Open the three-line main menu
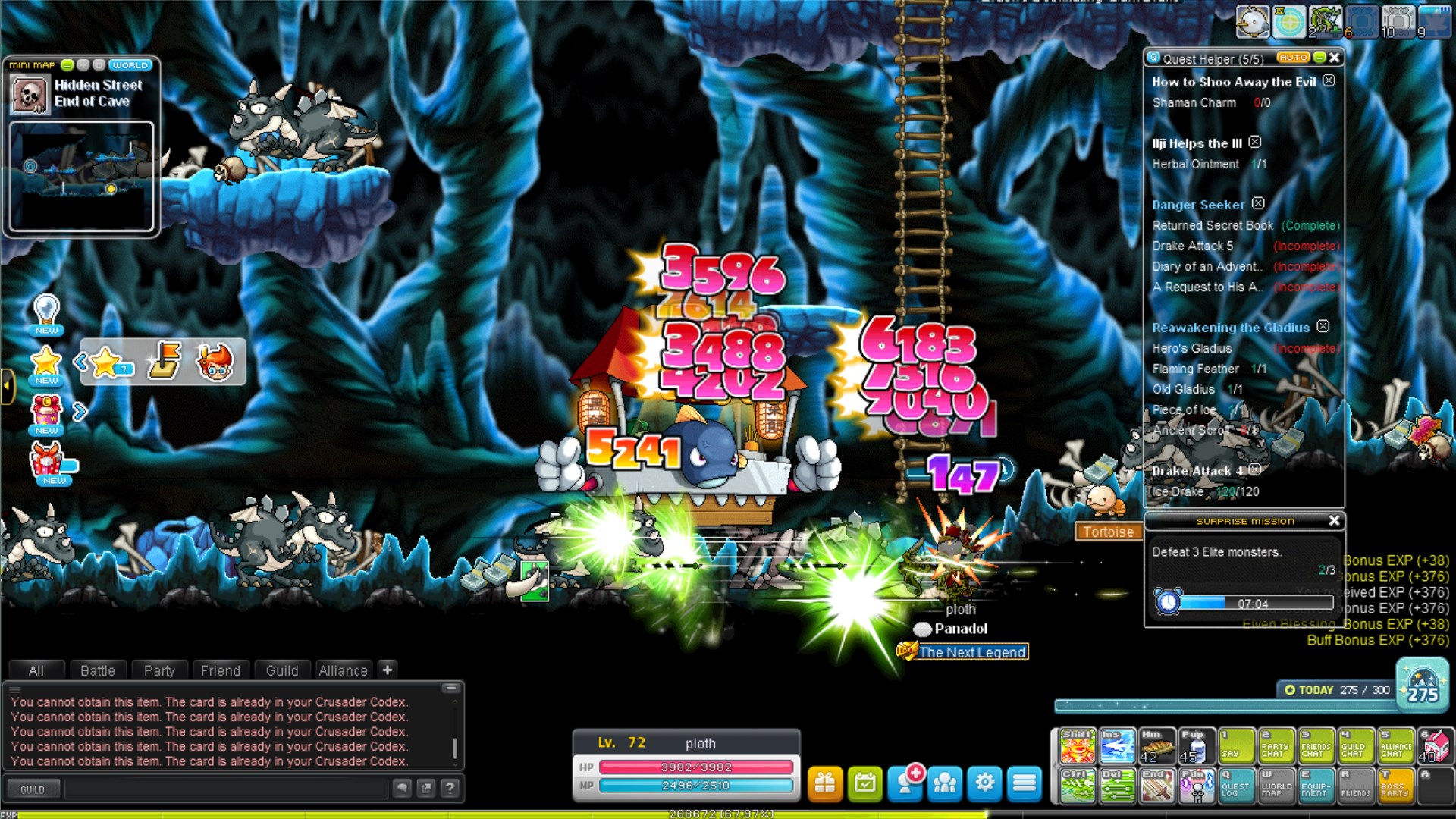This screenshot has width=1456, height=819. (x=1025, y=783)
